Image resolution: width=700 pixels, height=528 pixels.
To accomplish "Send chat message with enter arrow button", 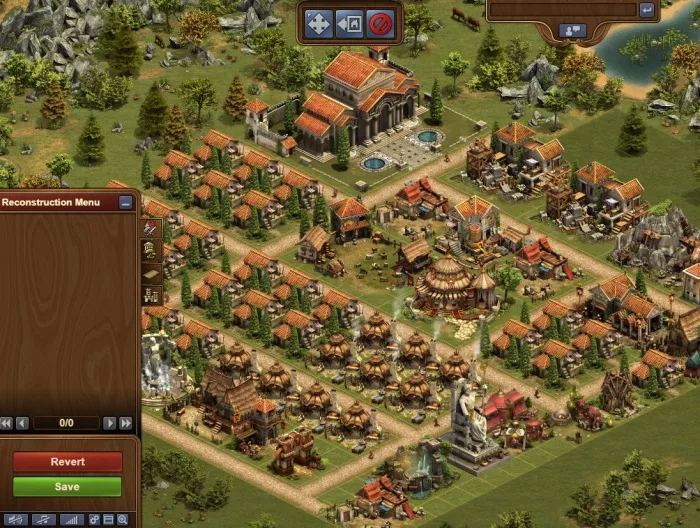I will pos(647,10).
